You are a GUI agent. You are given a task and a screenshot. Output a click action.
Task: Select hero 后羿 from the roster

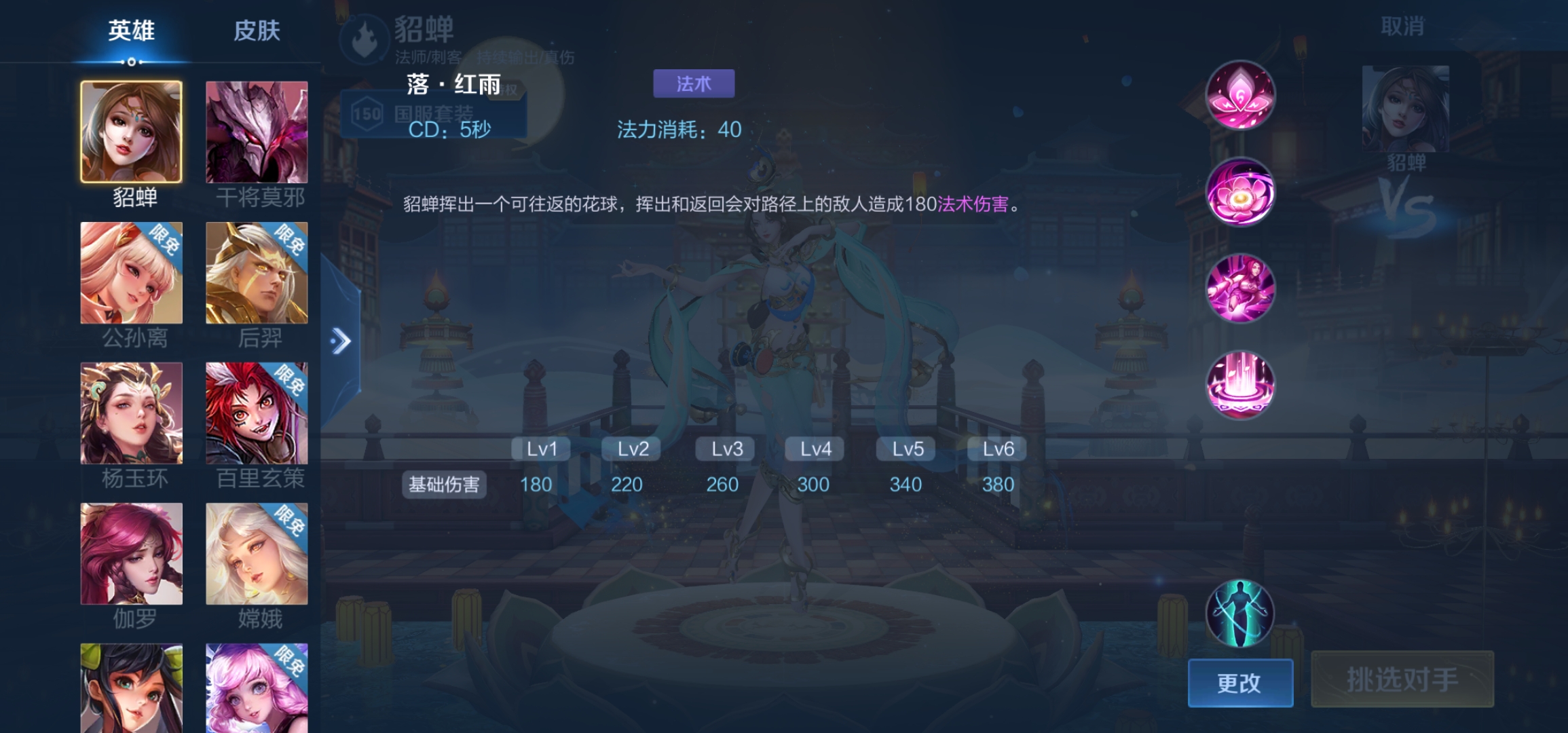(x=258, y=272)
